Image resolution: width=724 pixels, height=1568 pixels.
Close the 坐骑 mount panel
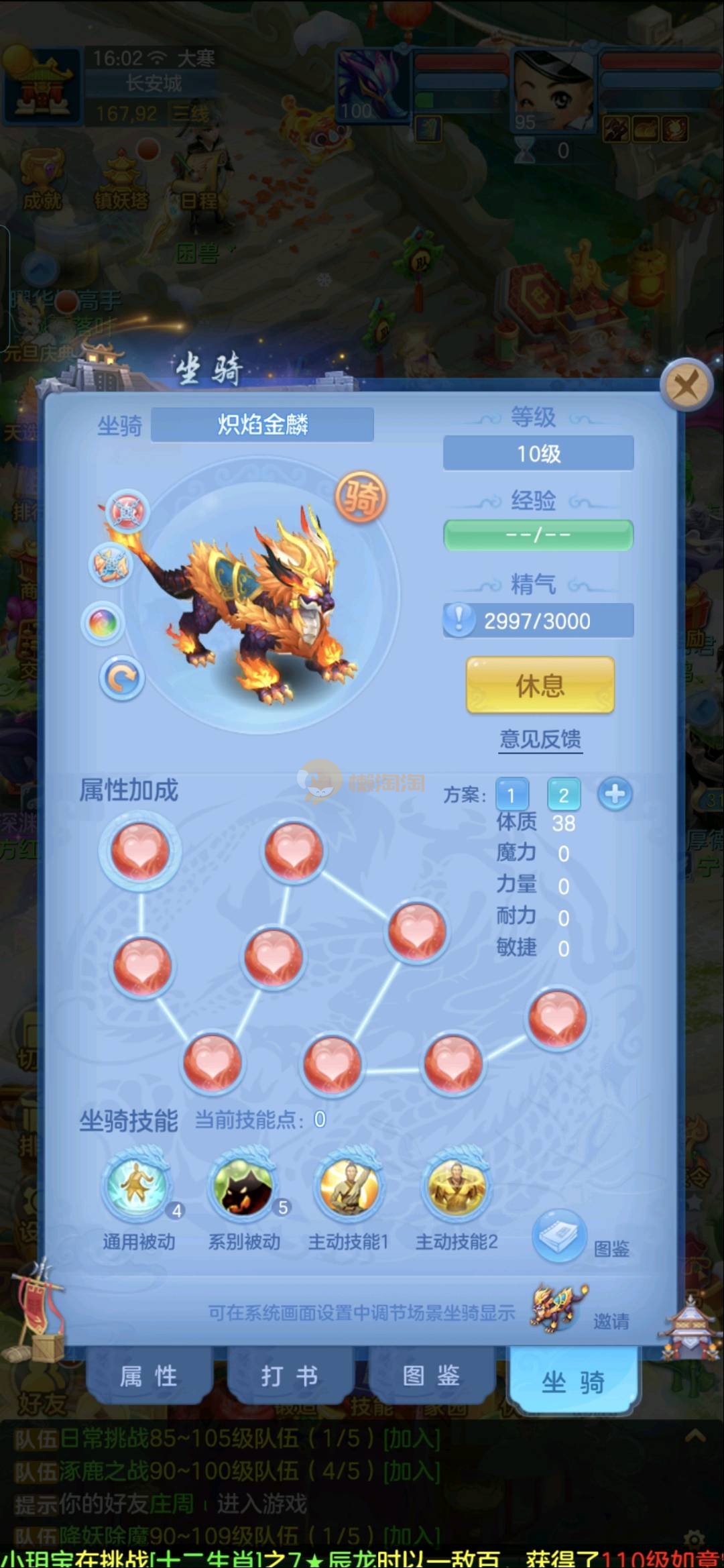point(686,386)
